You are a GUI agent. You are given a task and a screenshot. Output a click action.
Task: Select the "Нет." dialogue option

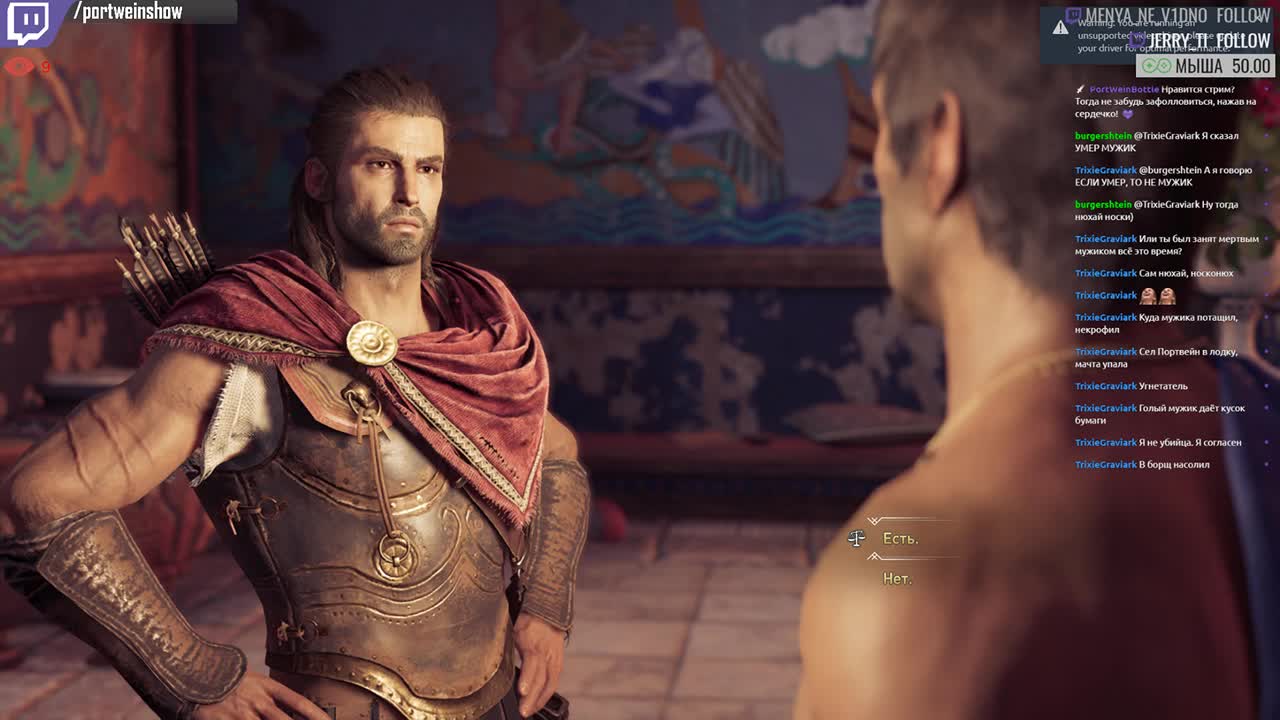[897, 579]
